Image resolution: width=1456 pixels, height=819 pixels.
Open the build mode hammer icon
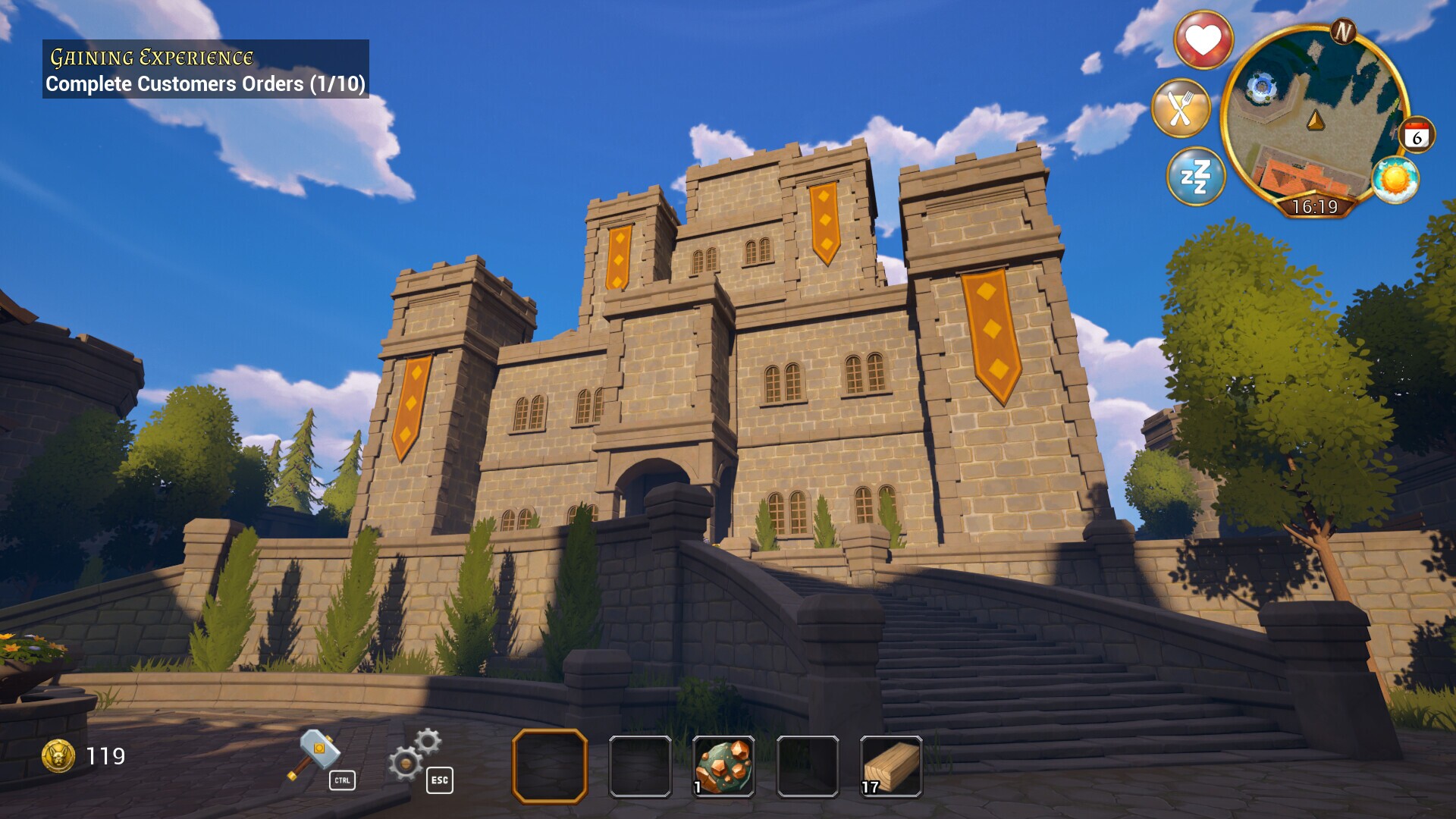tap(314, 754)
